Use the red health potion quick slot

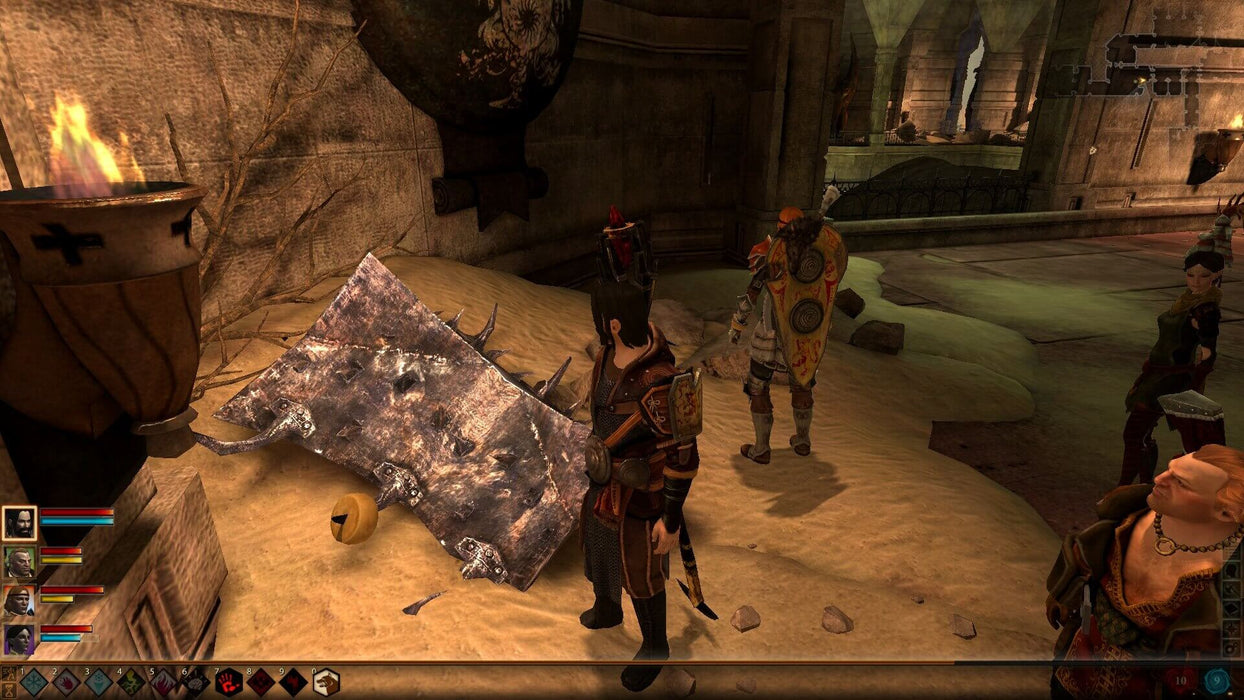point(1179,681)
